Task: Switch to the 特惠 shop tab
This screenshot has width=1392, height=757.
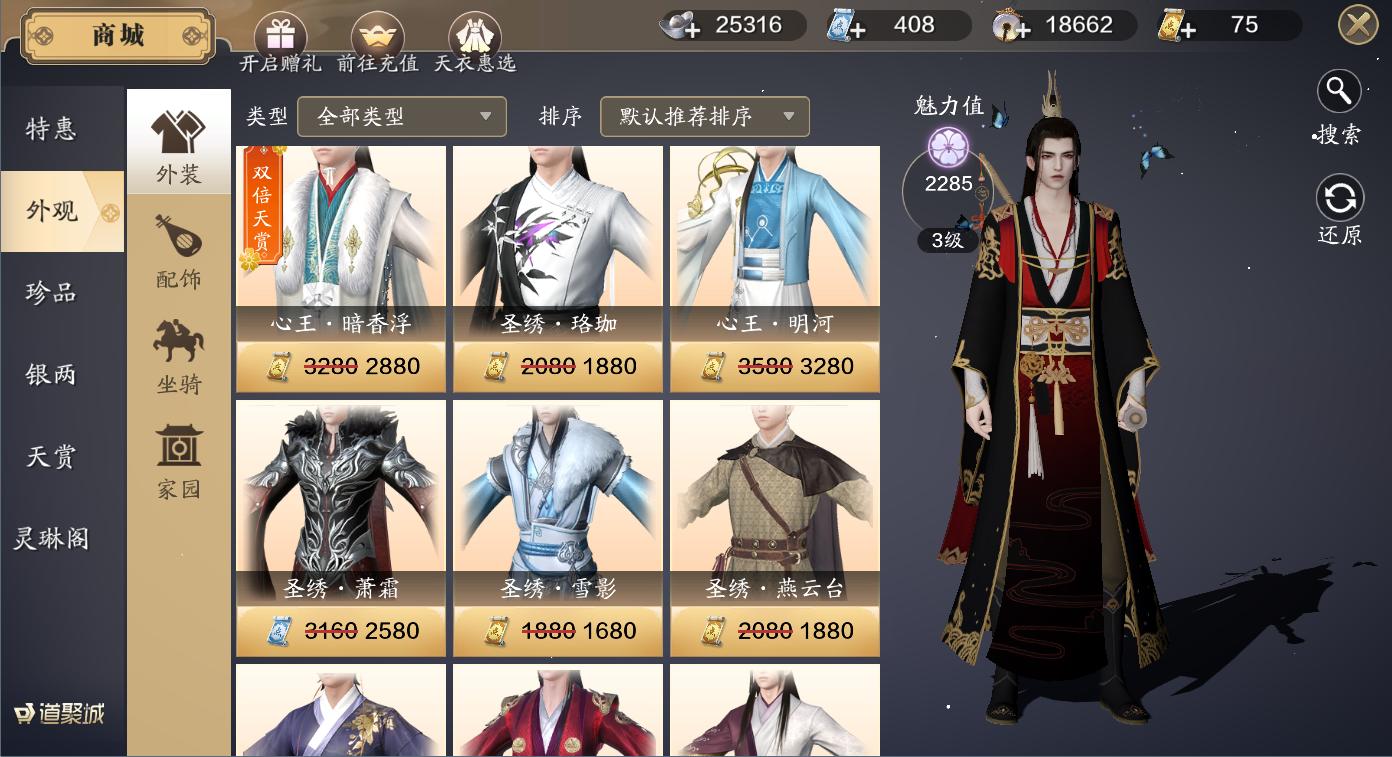Action: [52, 129]
